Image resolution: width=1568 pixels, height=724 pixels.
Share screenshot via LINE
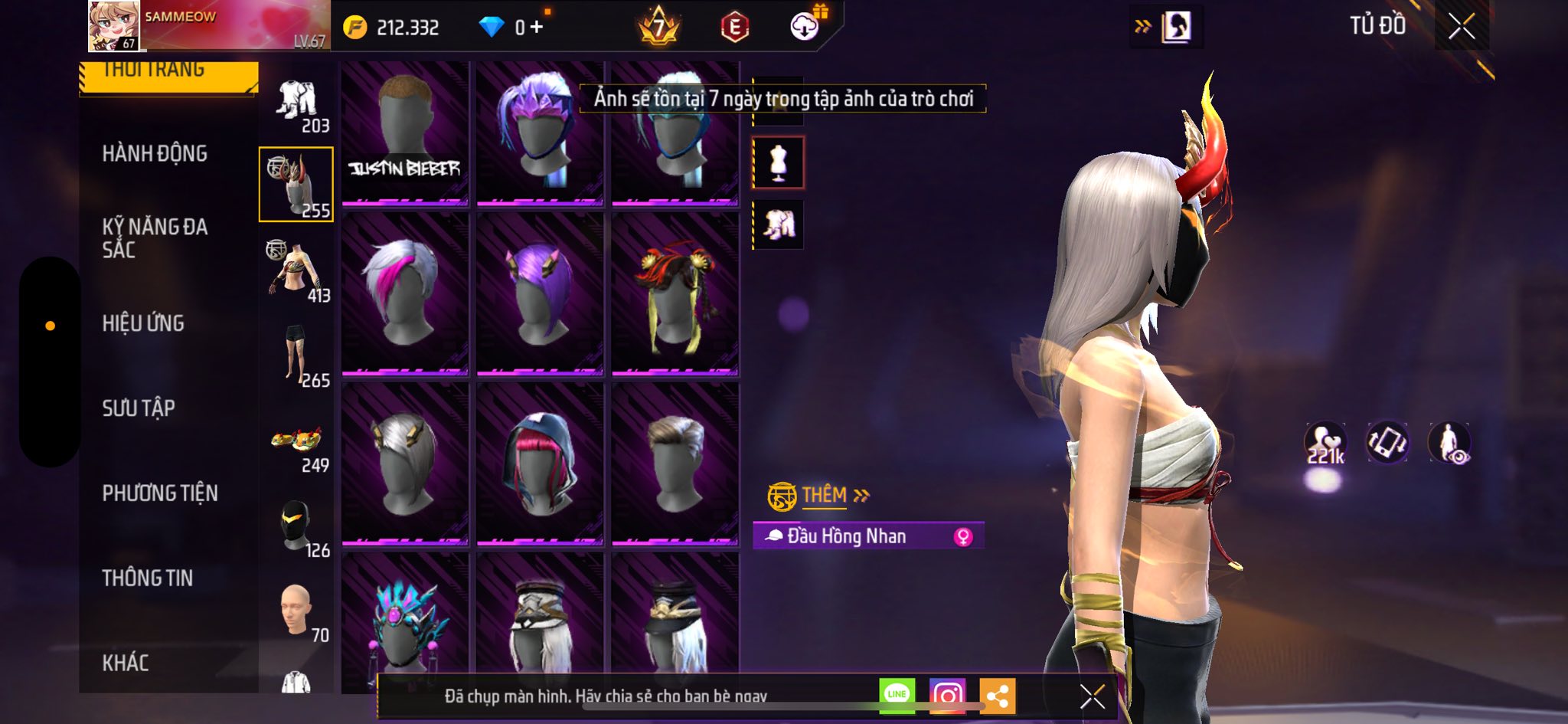(x=897, y=695)
